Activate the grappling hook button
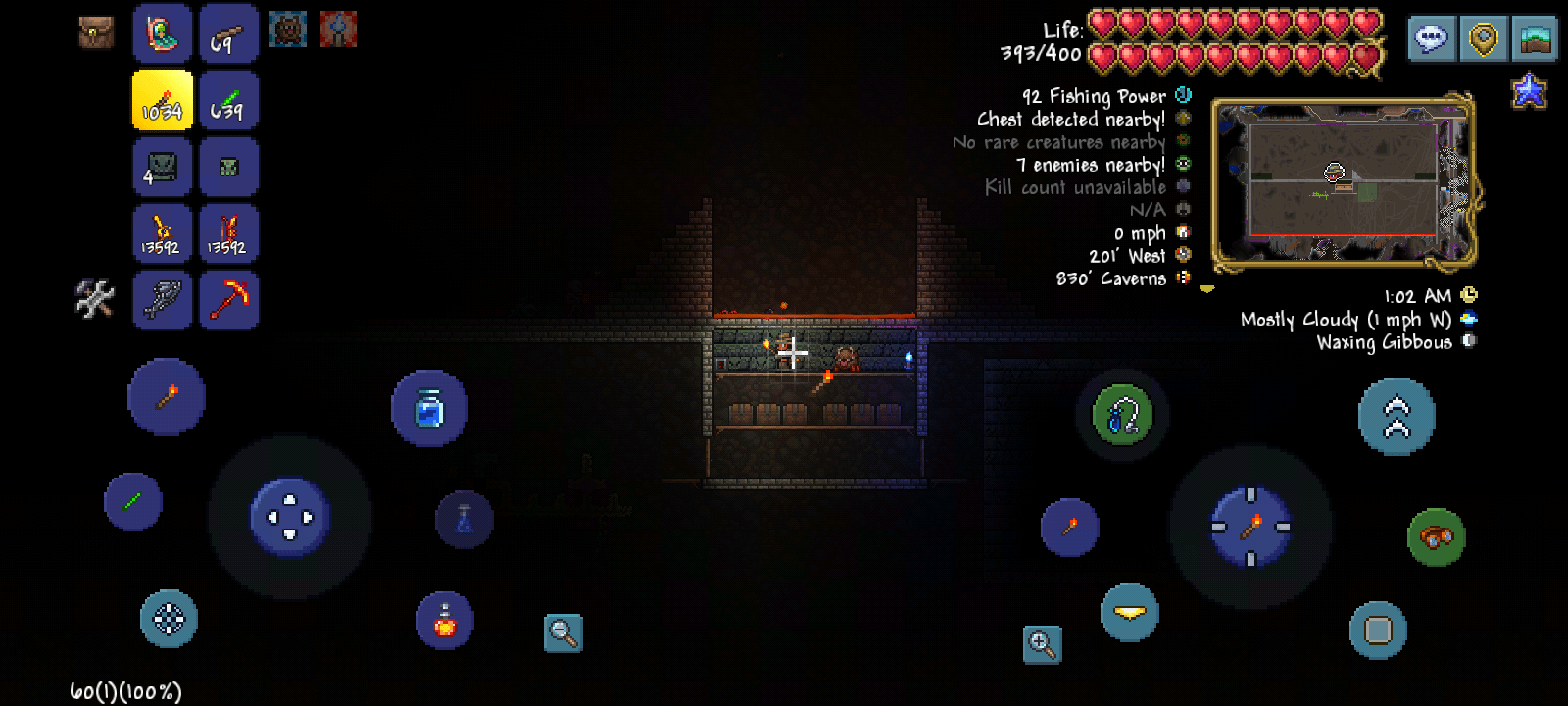This screenshot has width=1568, height=706. tap(1123, 416)
